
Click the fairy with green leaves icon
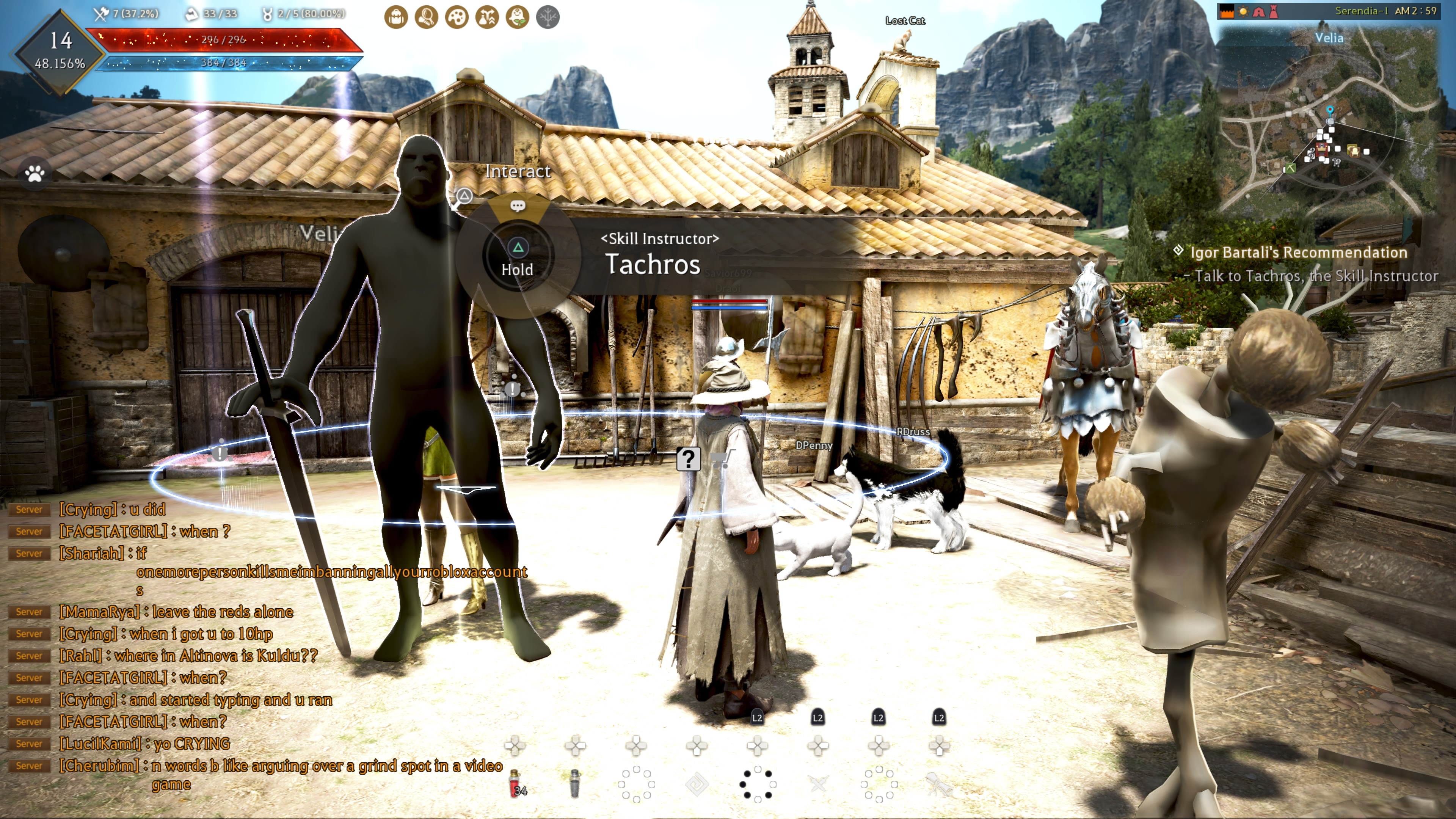click(518, 17)
